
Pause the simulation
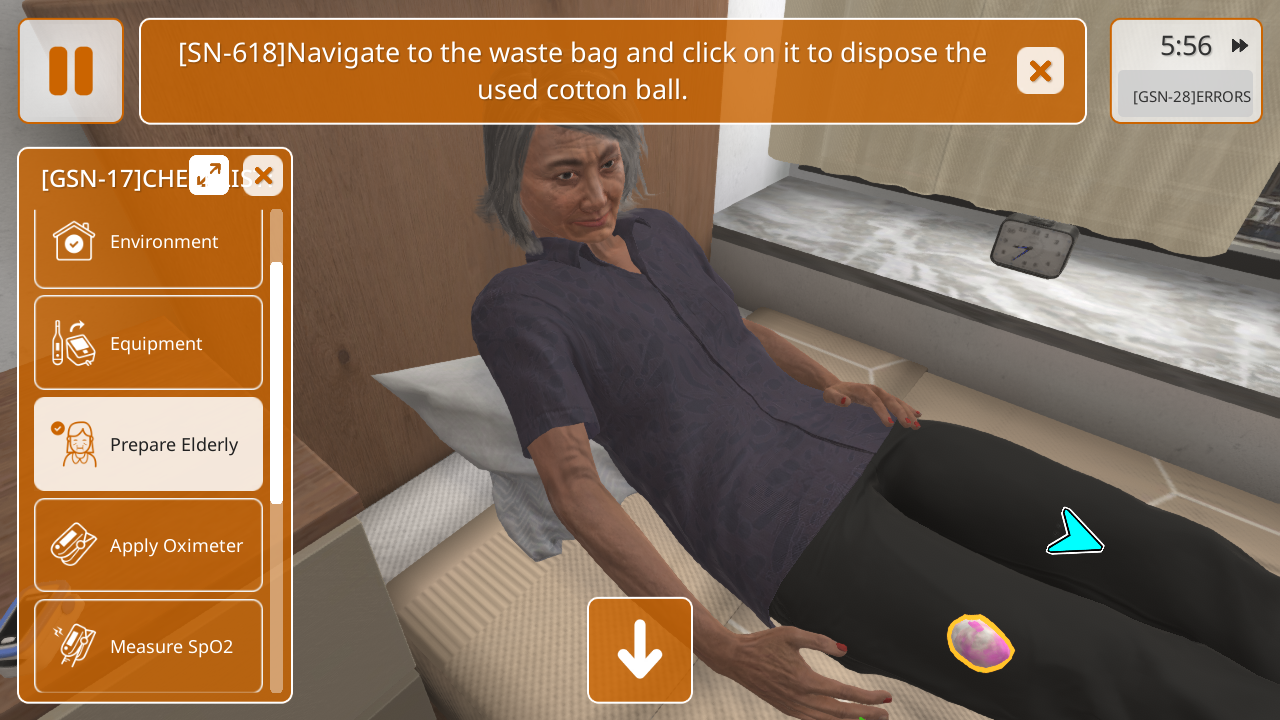pyautogui.click(x=71, y=71)
